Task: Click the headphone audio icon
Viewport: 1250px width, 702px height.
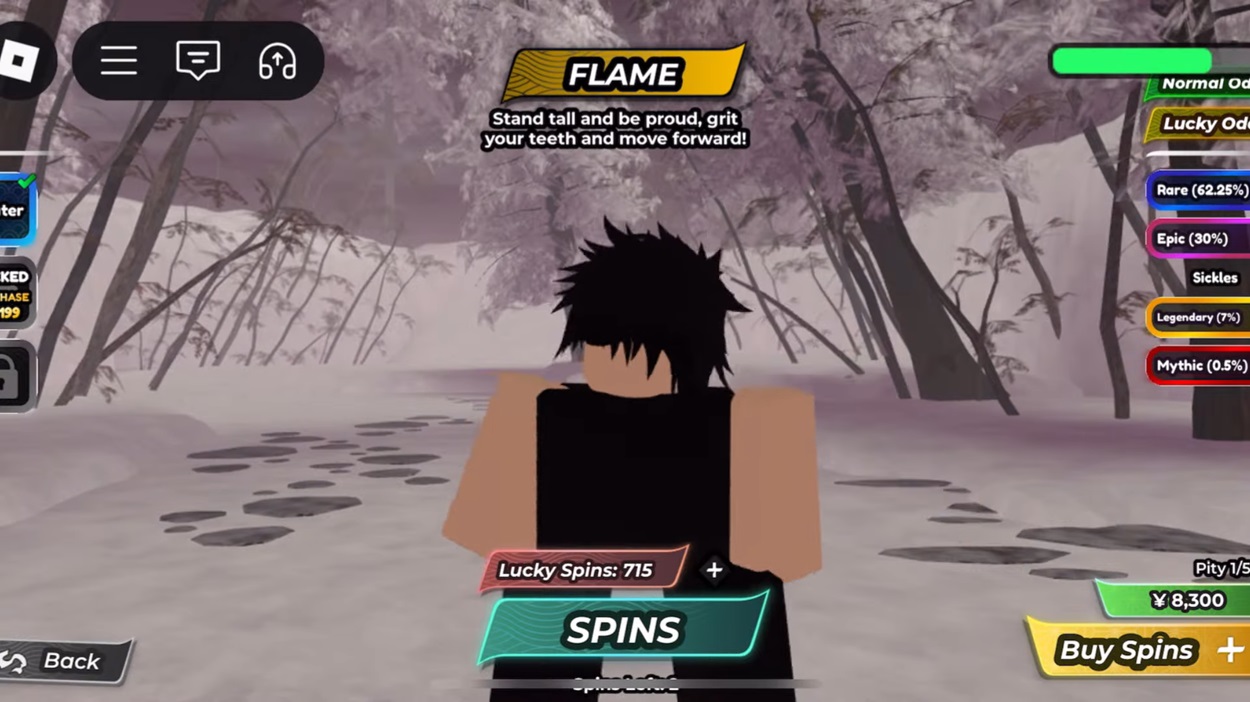Action: (x=277, y=62)
